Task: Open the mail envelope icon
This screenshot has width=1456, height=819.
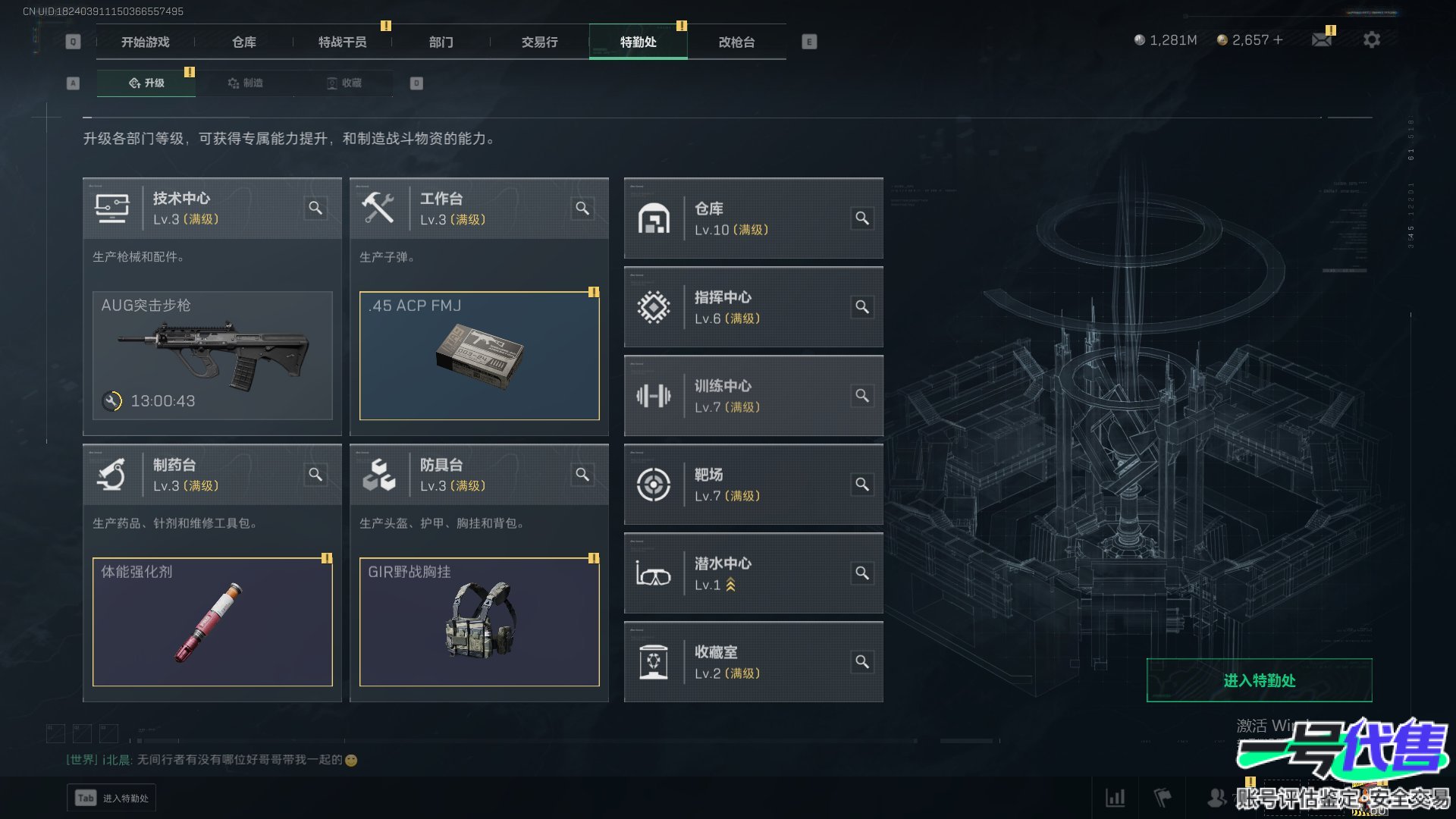Action: (x=1322, y=39)
